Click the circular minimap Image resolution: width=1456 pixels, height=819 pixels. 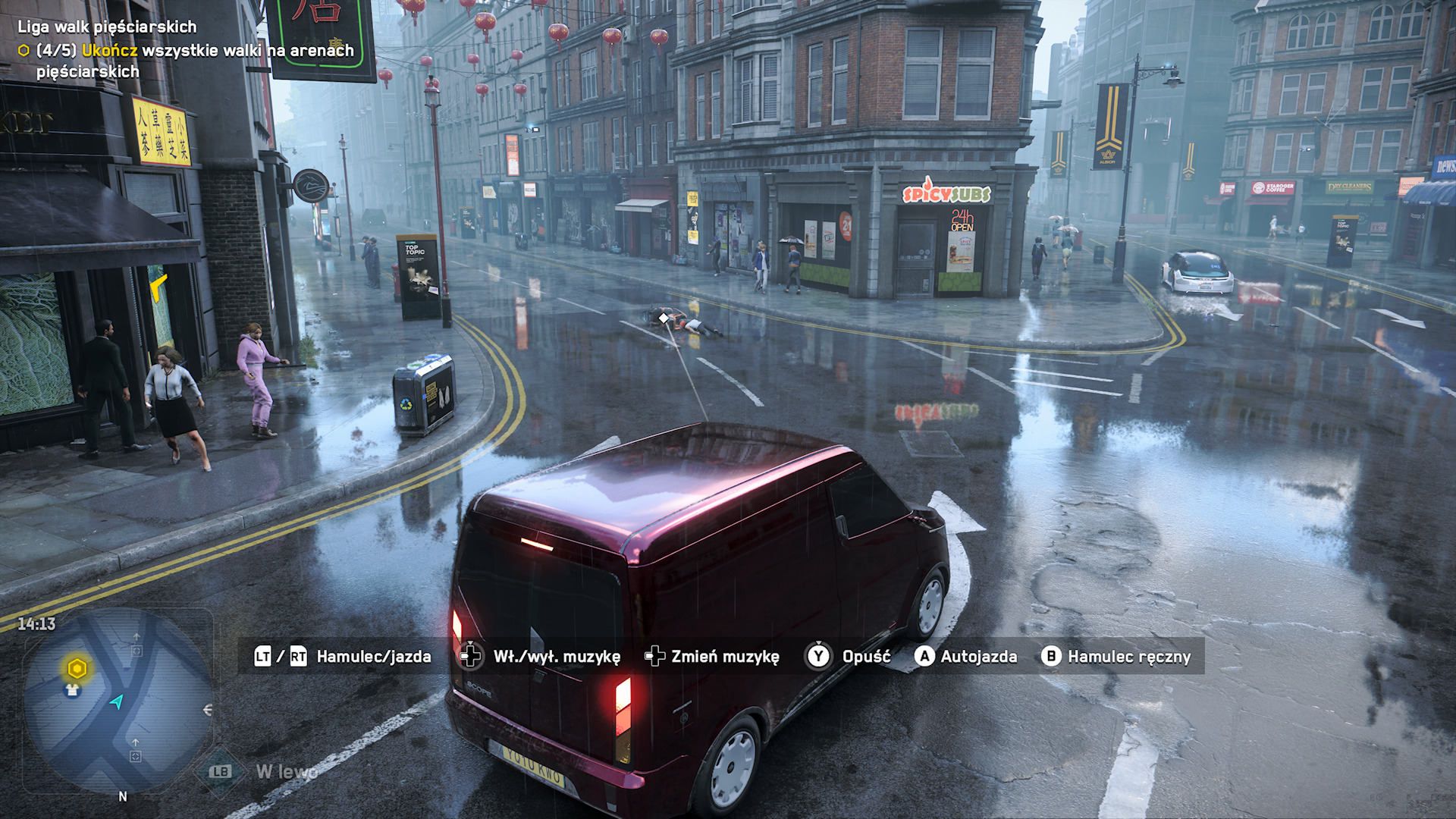coord(118,701)
